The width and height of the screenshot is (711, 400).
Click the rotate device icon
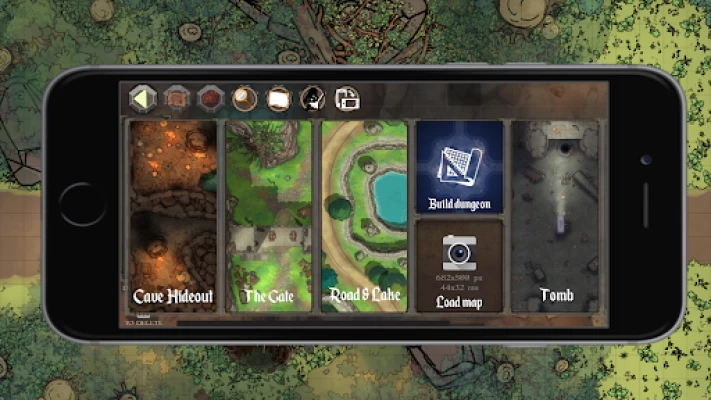point(346,98)
